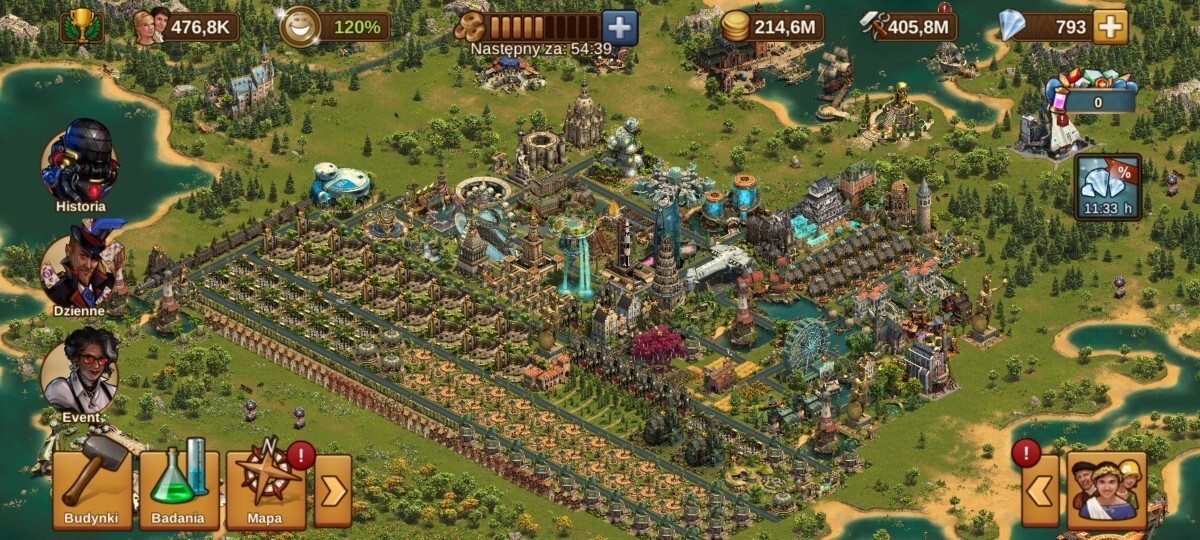Expand the bottom menu with yellow right arrow
The width and height of the screenshot is (1200, 540).
(x=332, y=491)
